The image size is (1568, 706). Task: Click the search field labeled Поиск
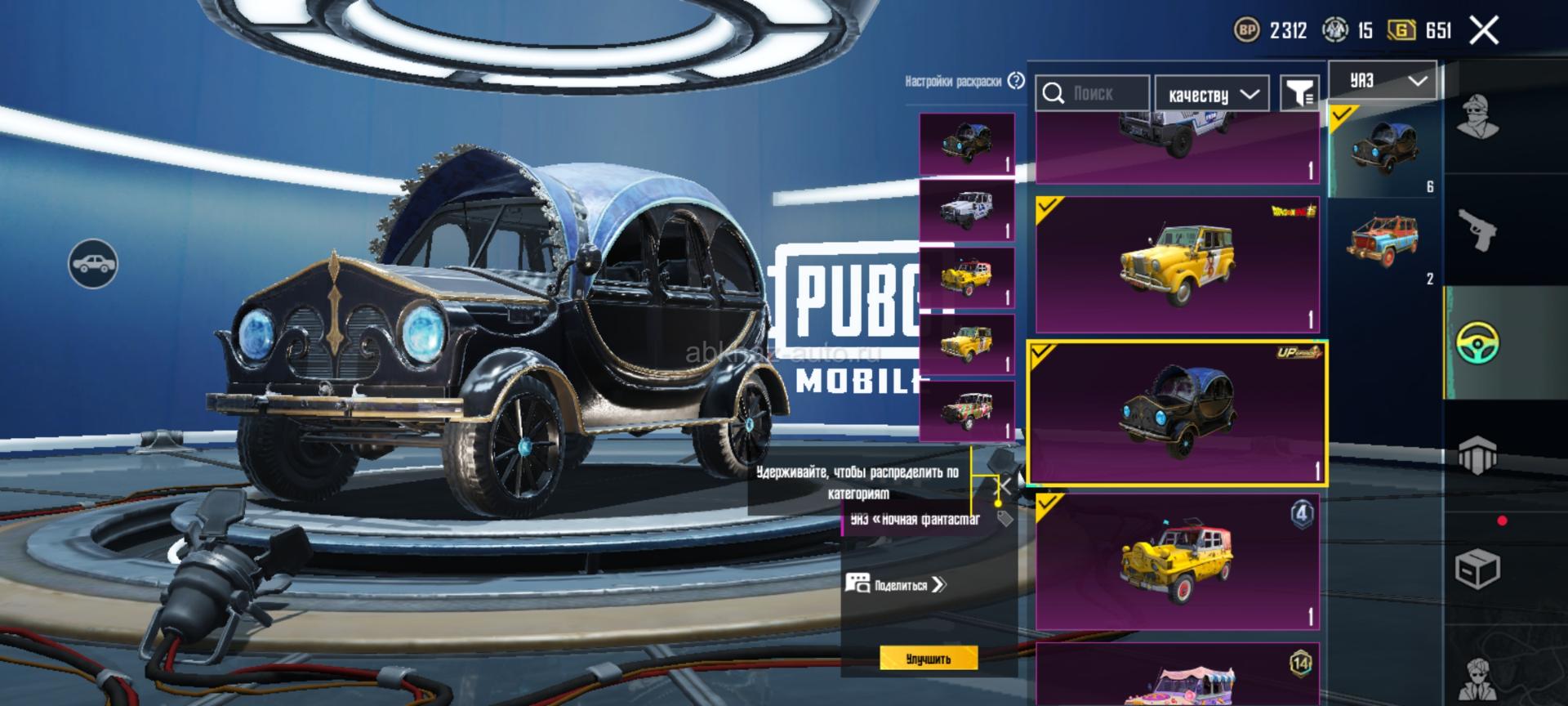[x=1093, y=94]
